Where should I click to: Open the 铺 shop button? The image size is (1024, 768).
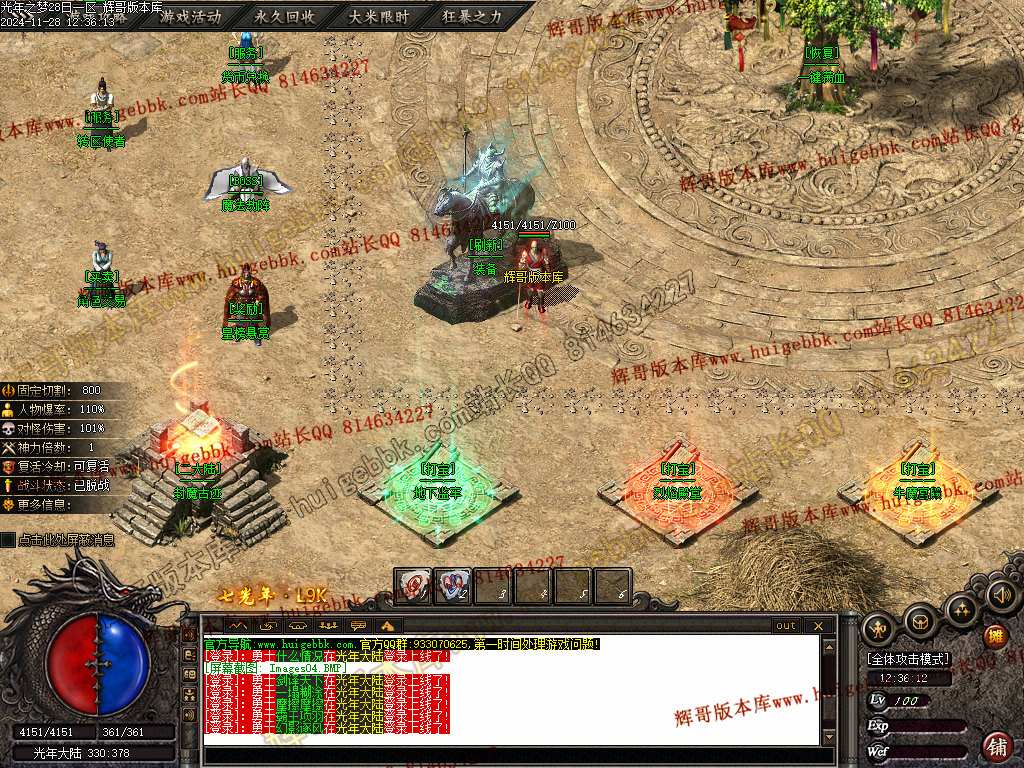point(997,746)
